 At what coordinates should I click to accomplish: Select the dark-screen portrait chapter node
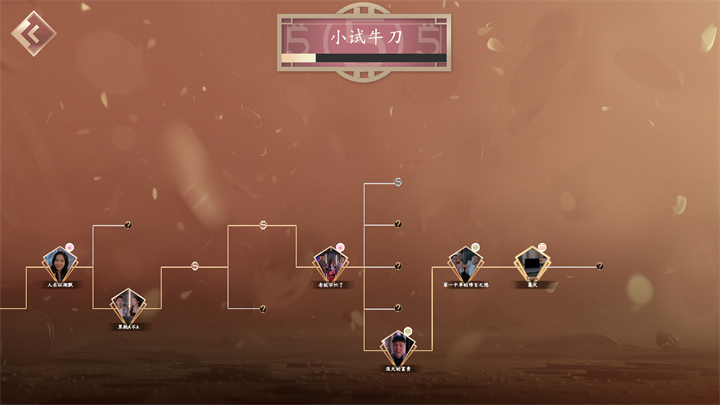coord(533,266)
